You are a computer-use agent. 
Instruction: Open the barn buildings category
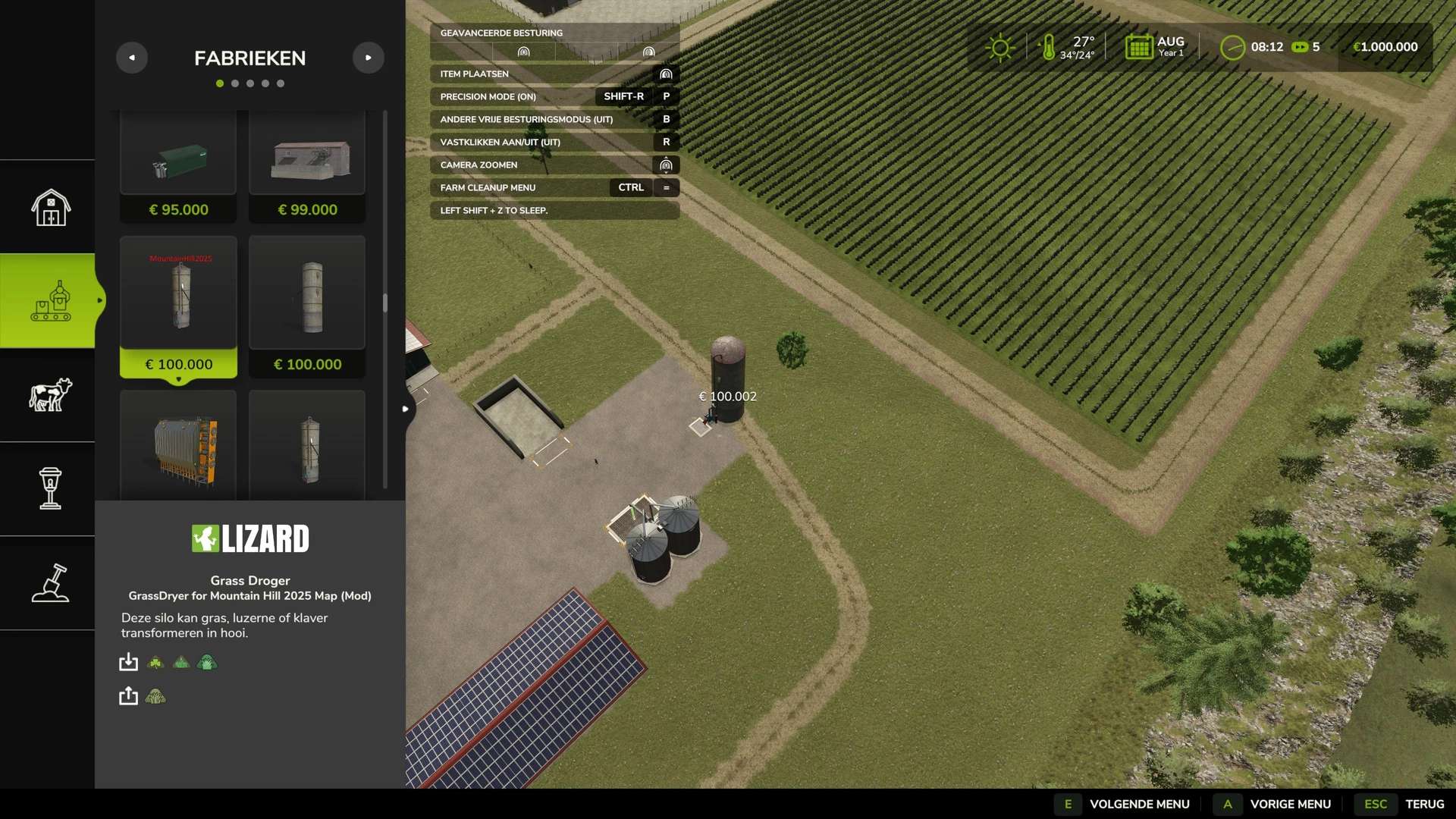pos(50,207)
